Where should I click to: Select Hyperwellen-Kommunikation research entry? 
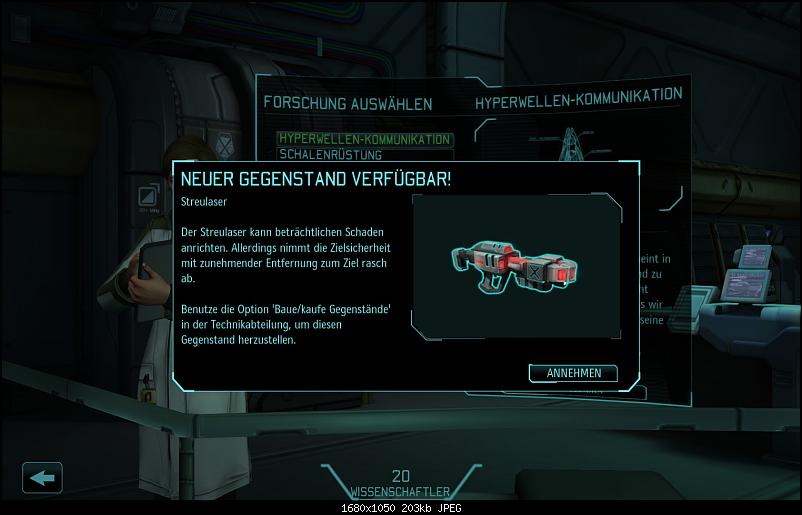364,139
